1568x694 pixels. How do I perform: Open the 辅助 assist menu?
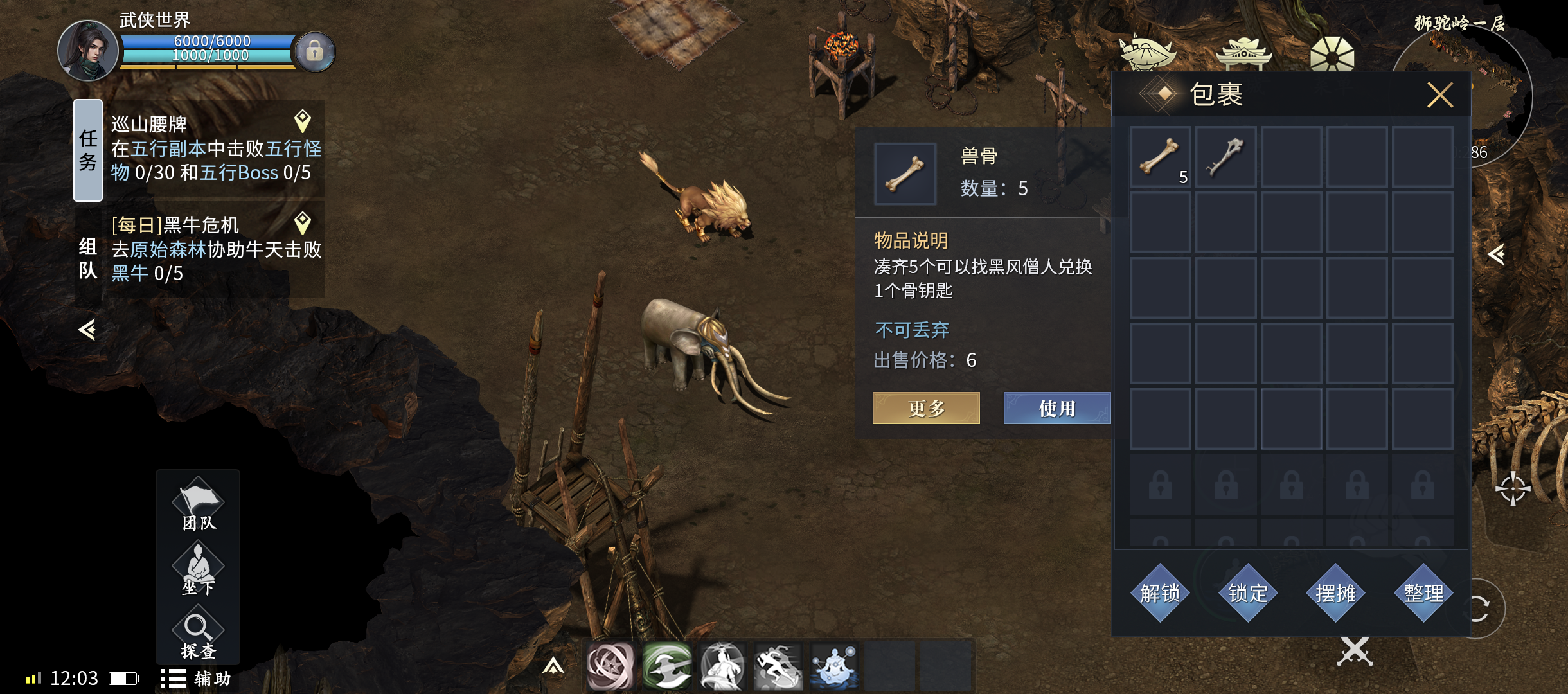[197, 679]
